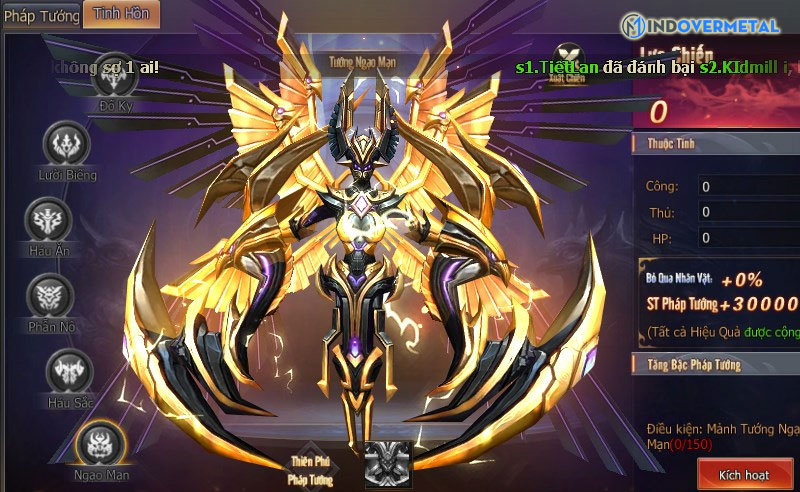Click the MindOverMetal watermark logo
Viewport: 800px width, 492px height.
705,27
